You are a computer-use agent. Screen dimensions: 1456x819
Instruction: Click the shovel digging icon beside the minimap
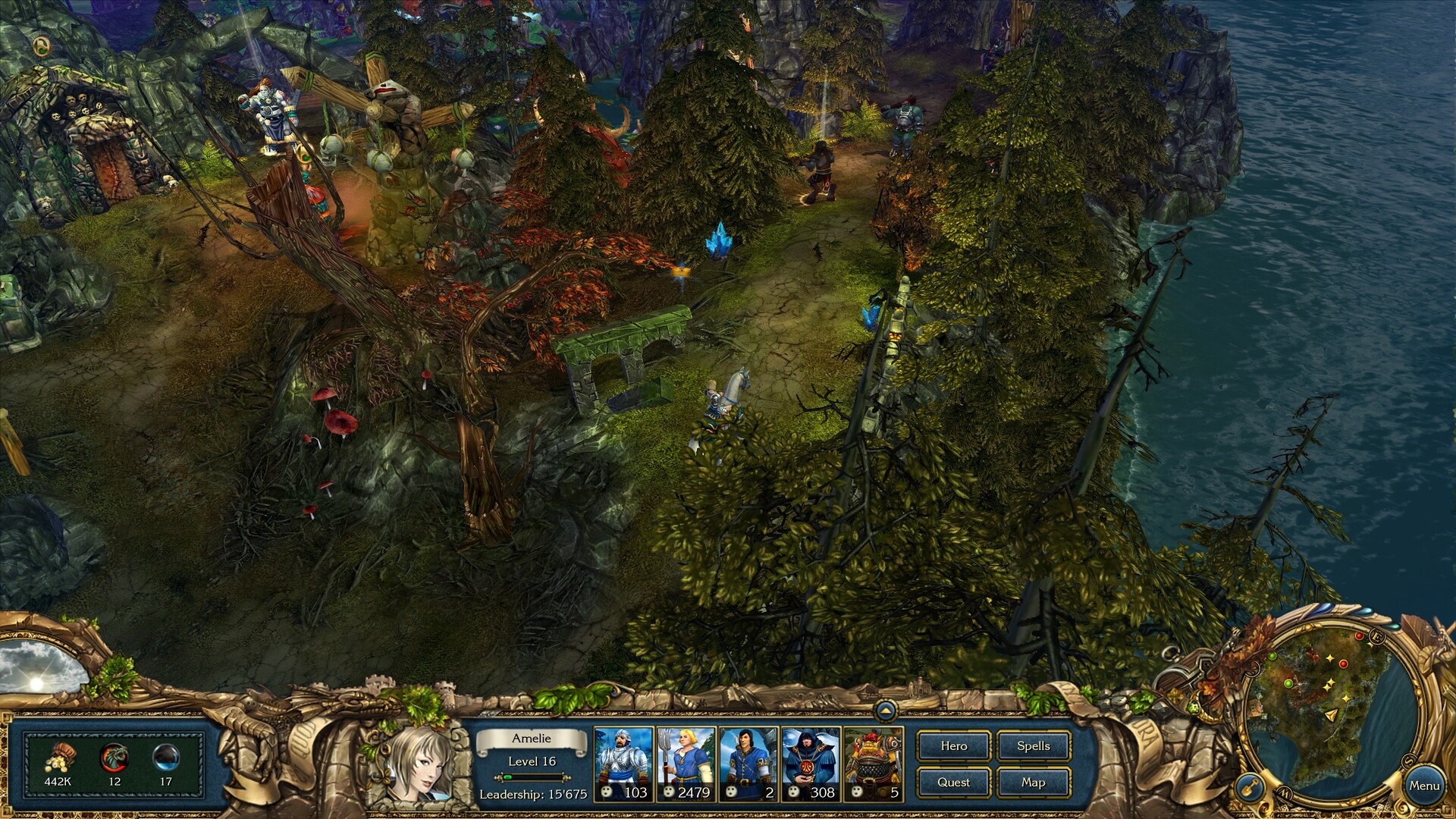pos(1250,789)
